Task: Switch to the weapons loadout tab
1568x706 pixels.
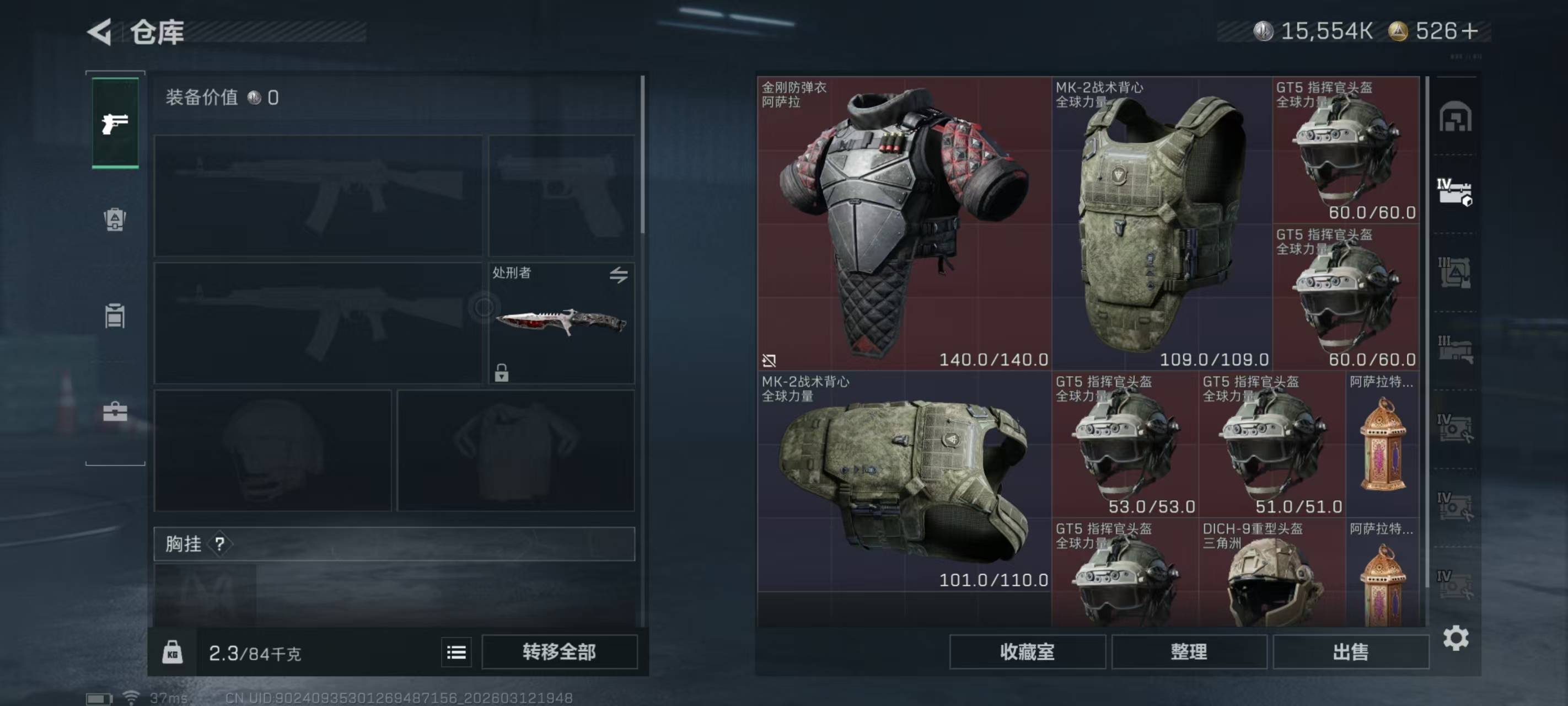Action: pyautogui.click(x=115, y=124)
